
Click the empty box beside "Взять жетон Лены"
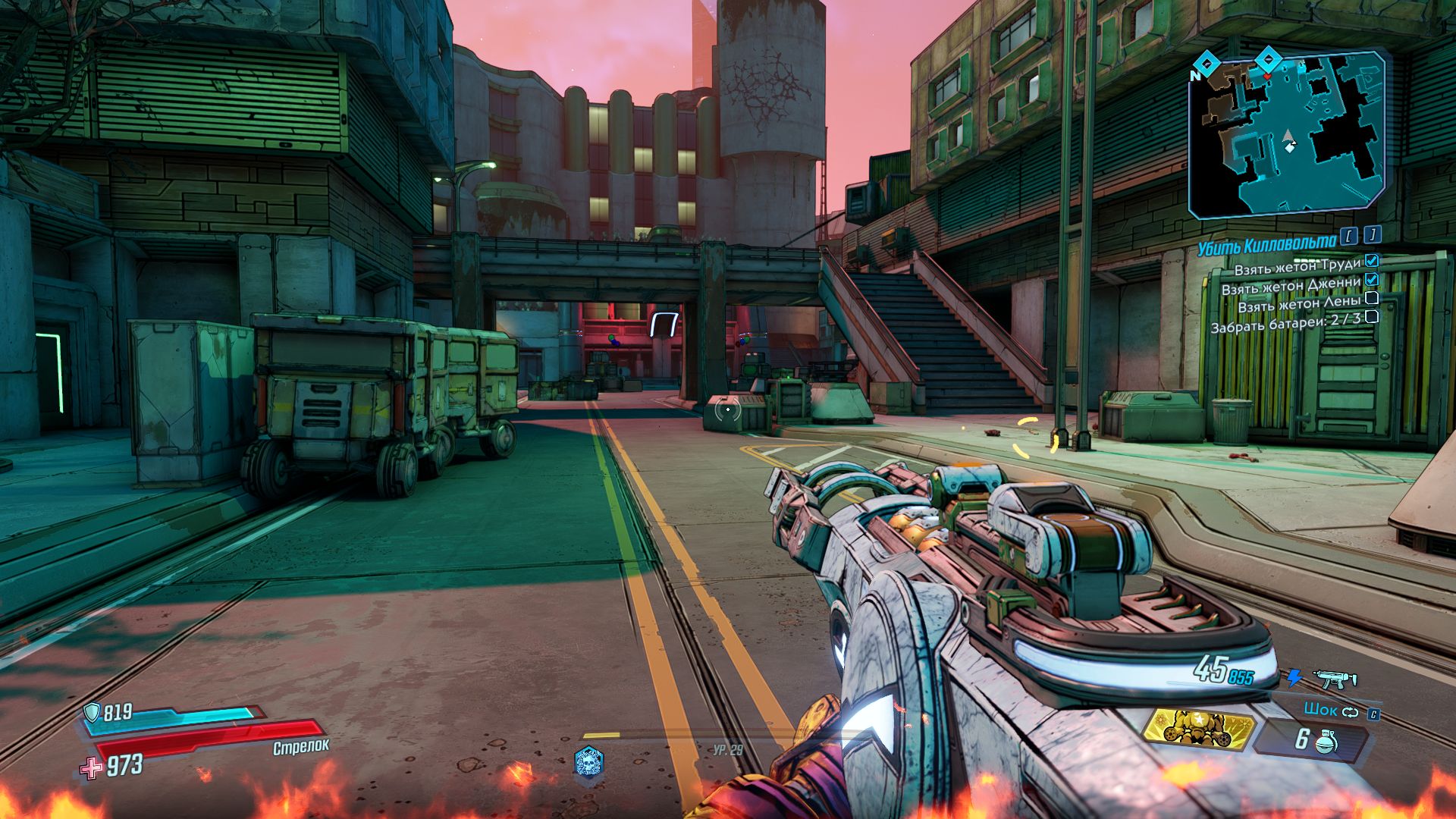pos(1371,300)
